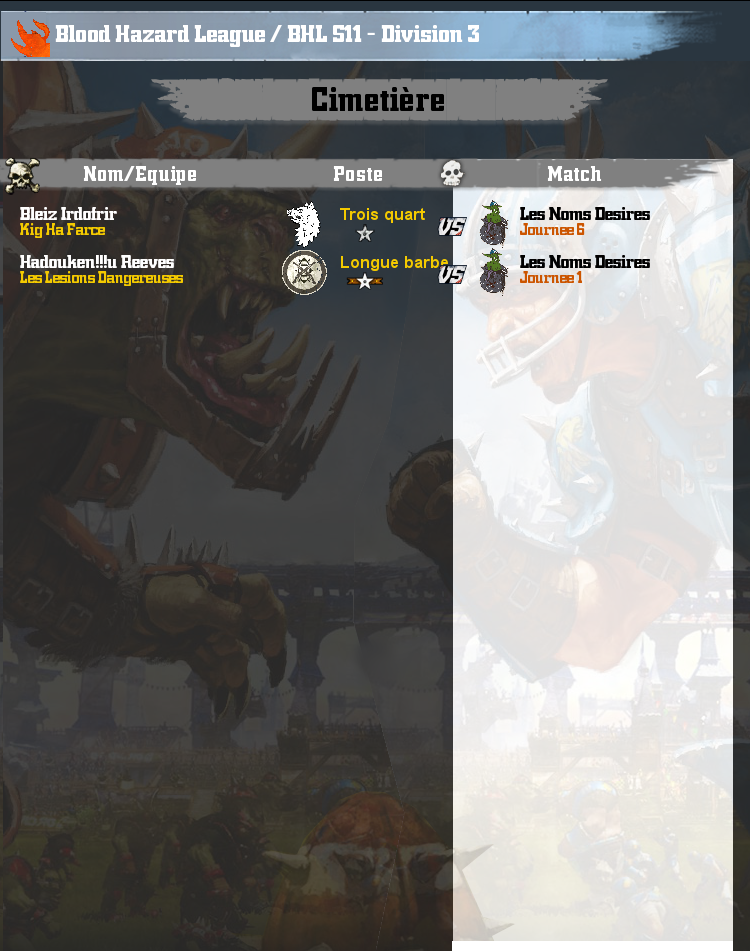Click the orange league logo icon
The width and height of the screenshot is (750, 951).
click(x=30, y=37)
